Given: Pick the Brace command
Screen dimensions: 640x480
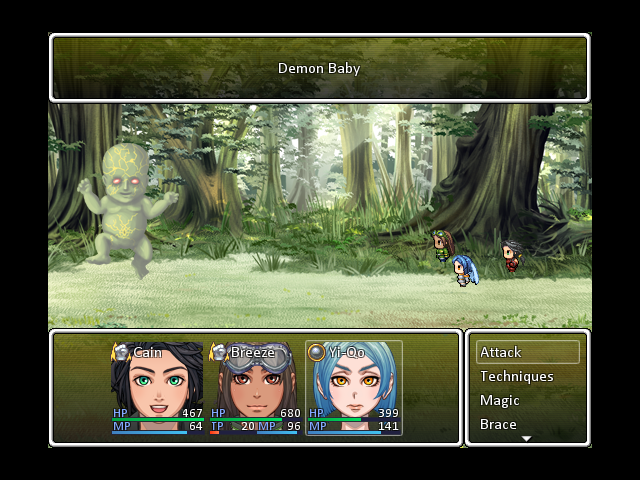Looking at the screenshot, I should tap(528, 424).
